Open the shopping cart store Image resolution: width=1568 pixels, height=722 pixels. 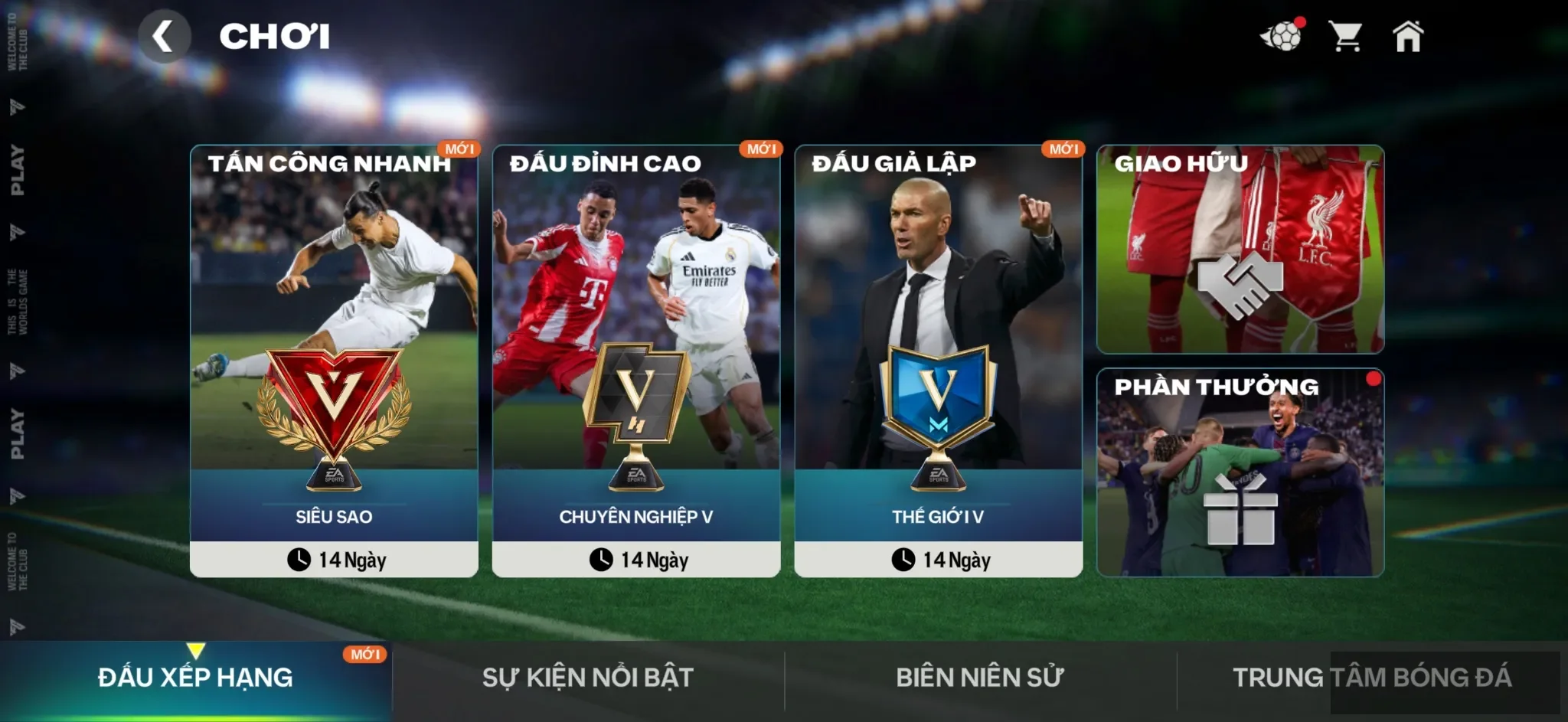click(x=1345, y=36)
